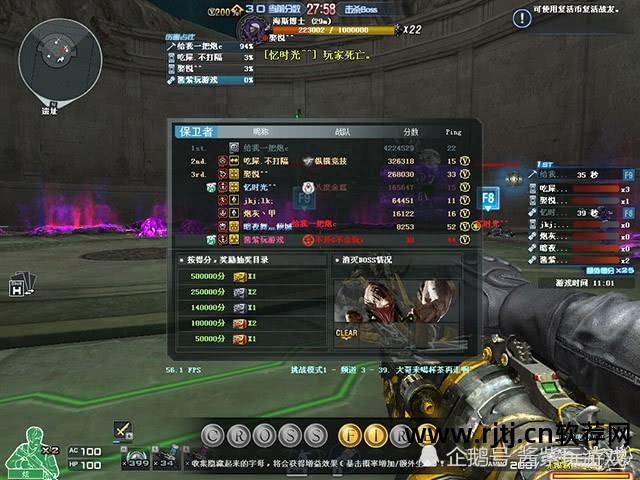Viewport: 640px width, 480px height.
Task: Select the x399 ammo item slot
Action: 135,460
